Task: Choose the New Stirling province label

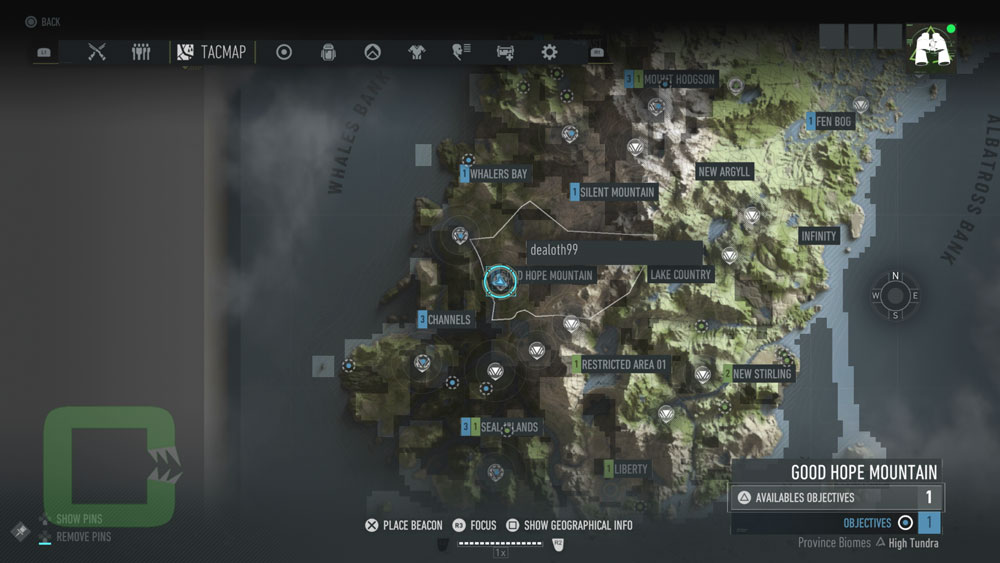Action: pyautogui.click(x=761, y=374)
